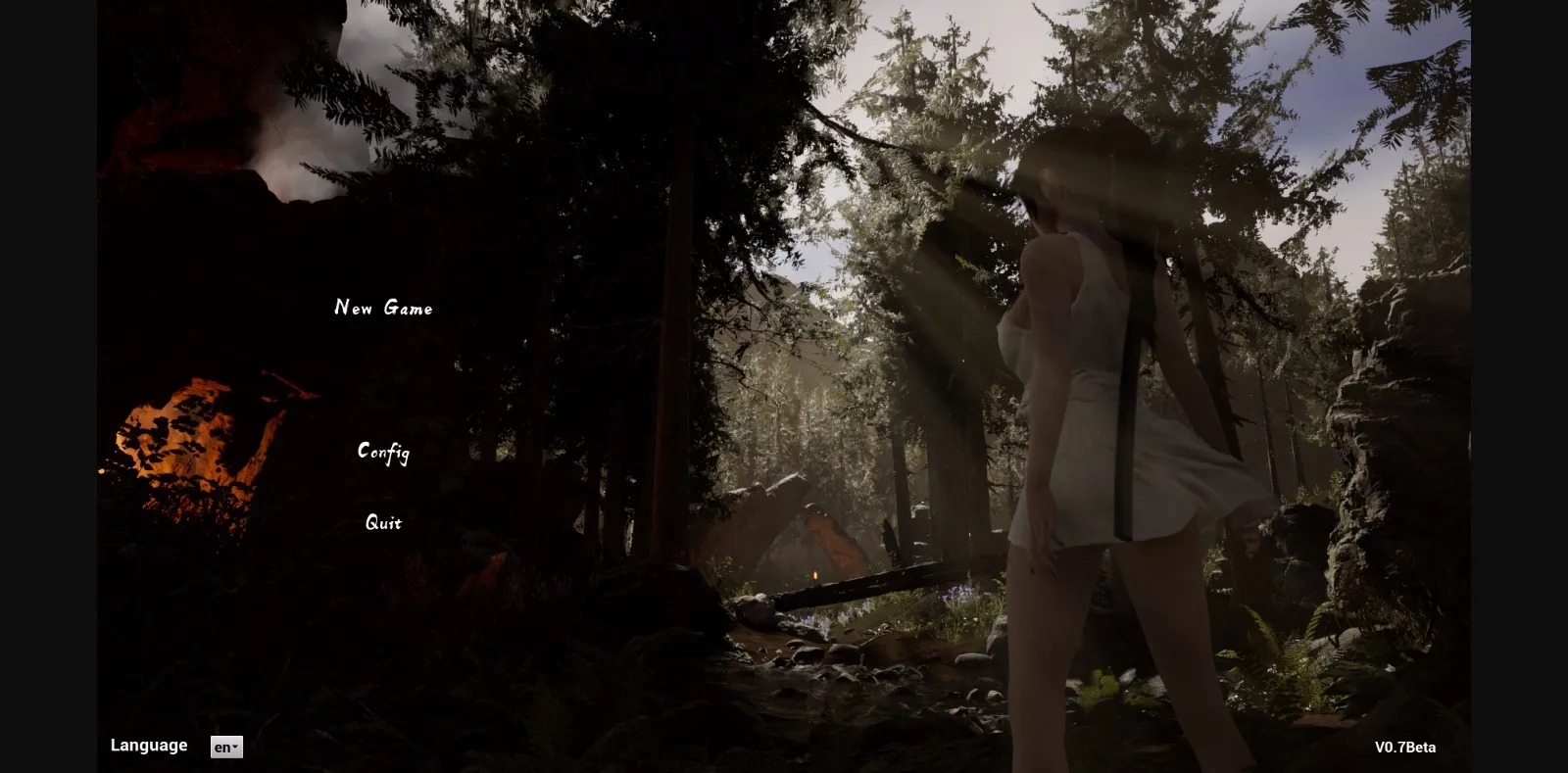Click New Game to begin playing

point(383,308)
